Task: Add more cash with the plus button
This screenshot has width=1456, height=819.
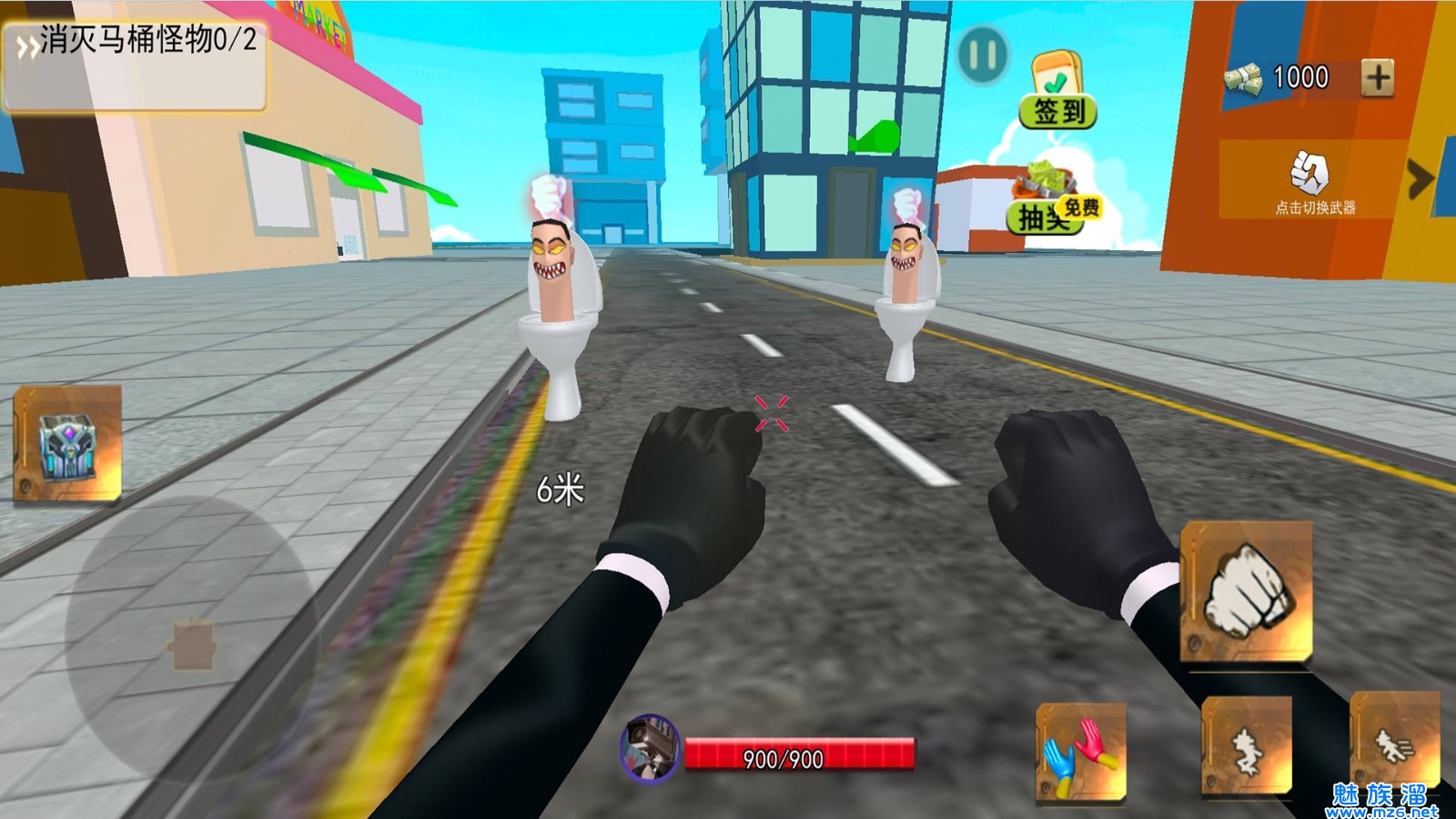Action: tap(1377, 77)
